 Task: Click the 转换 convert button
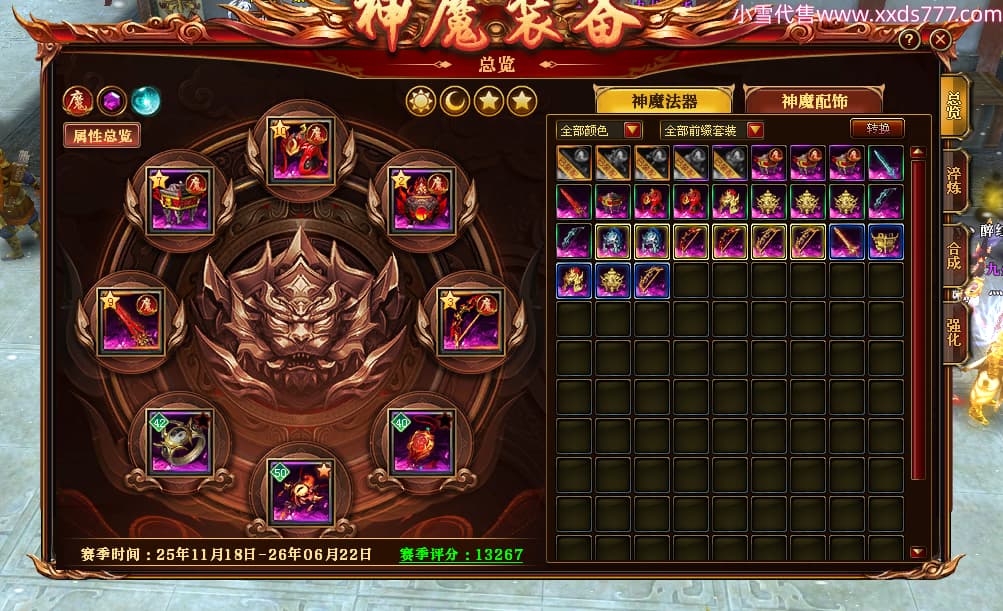877,128
